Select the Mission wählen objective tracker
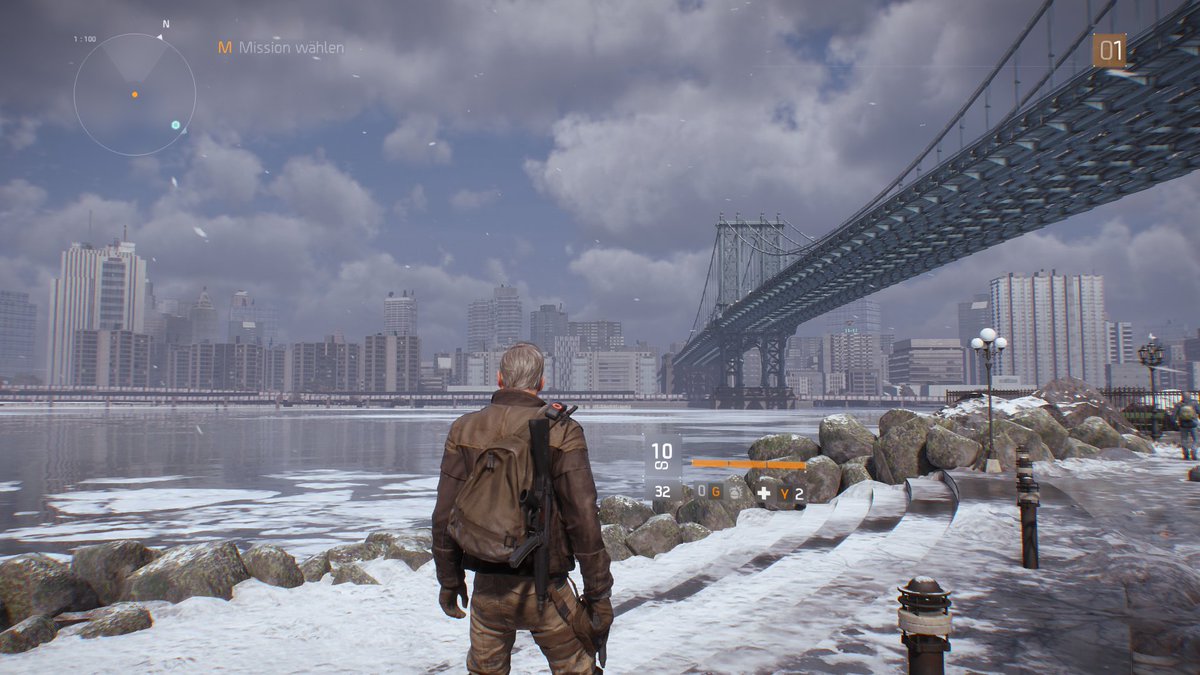The image size is (1200, 675). tap(281, 47)
